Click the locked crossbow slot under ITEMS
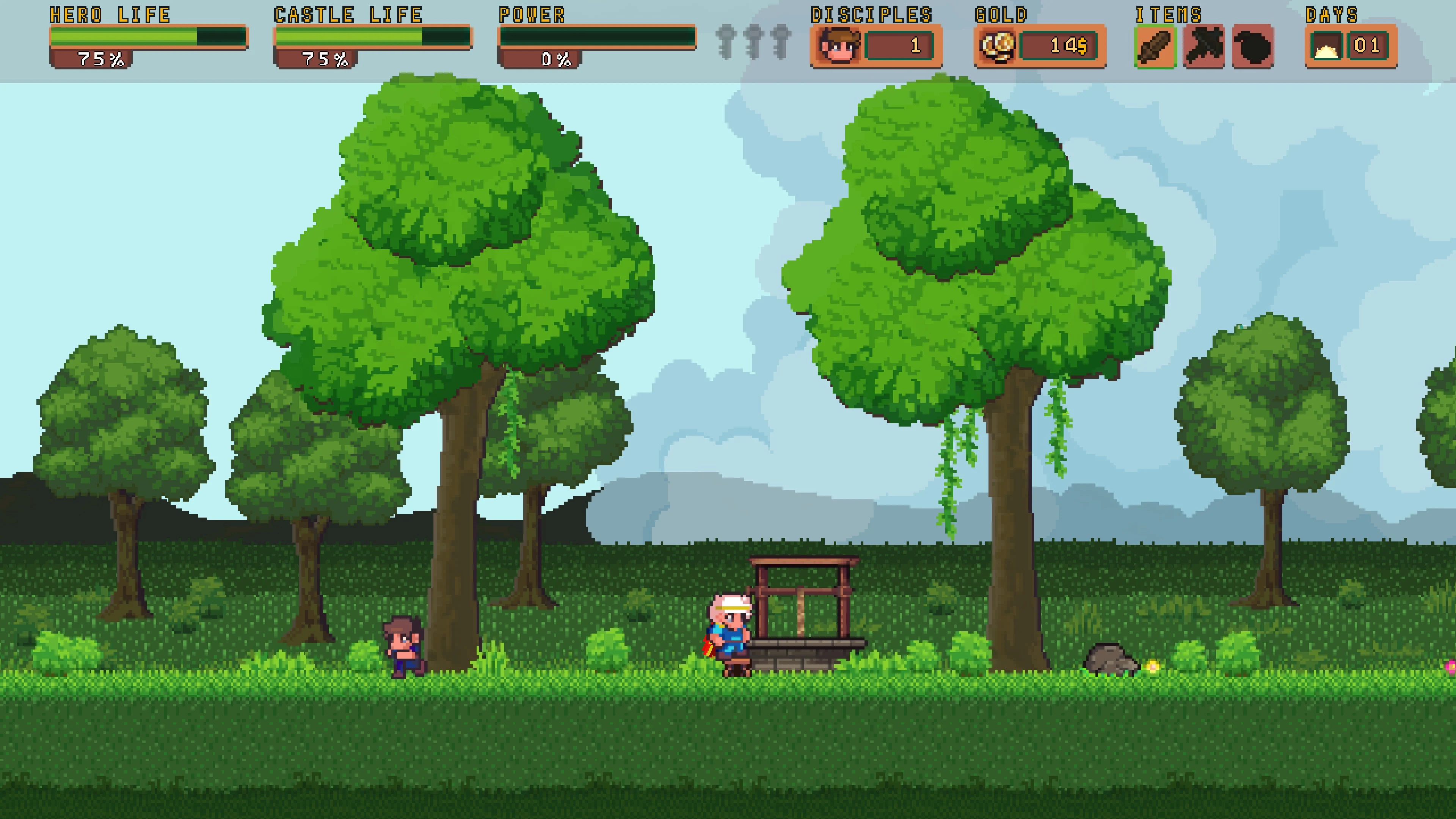The width and height of the screenshot is (1456, 819). [x=1205, y=45]
